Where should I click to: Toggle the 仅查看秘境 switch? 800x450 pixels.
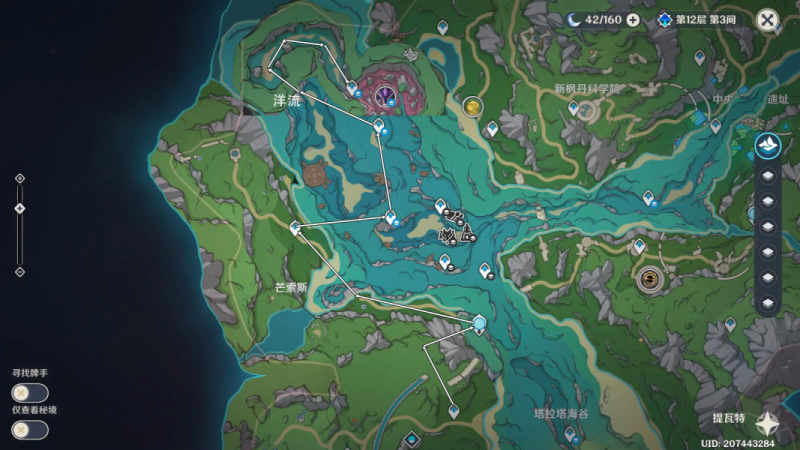tap(29, 429)
